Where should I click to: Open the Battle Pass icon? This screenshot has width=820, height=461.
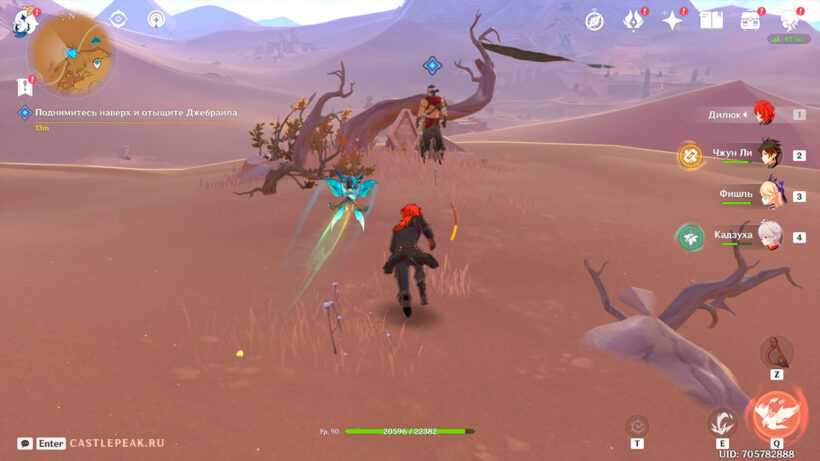pyautogui.click(x=751, y=21)
